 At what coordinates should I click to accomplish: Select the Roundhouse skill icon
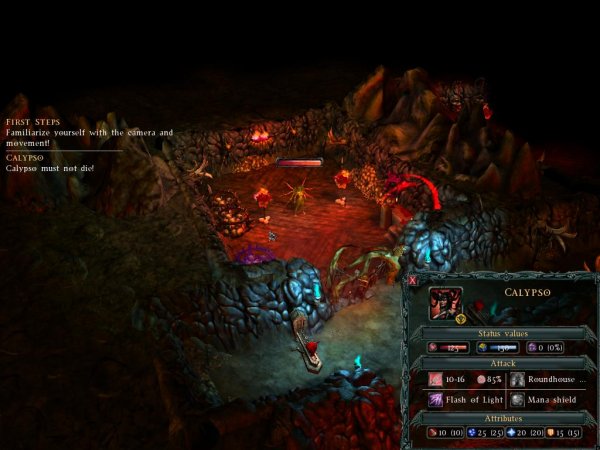[x=518, y=380]
